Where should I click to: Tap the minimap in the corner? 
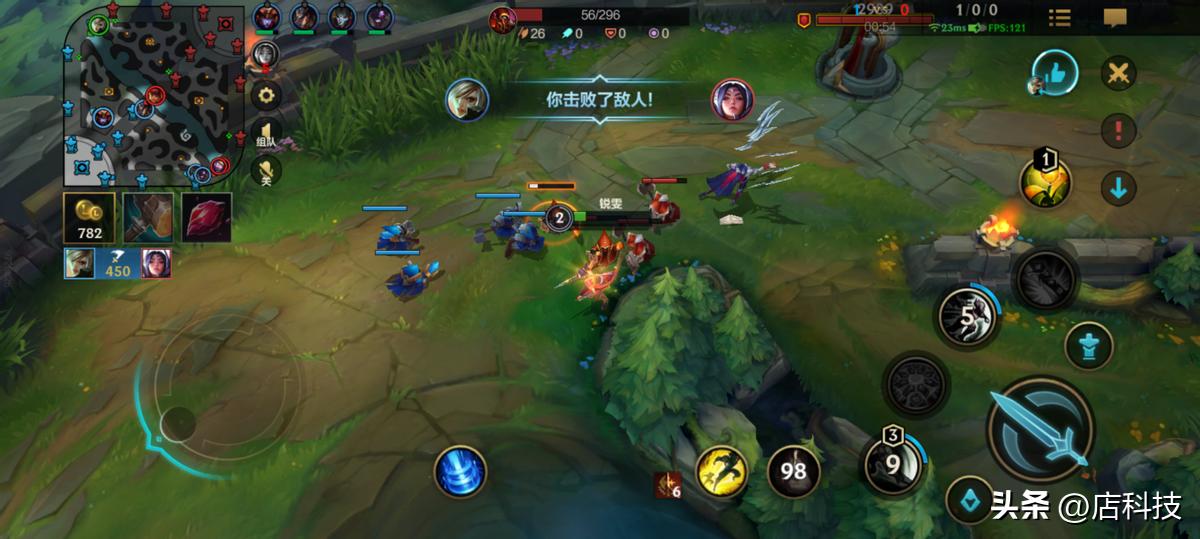click(x=153, y=97)
